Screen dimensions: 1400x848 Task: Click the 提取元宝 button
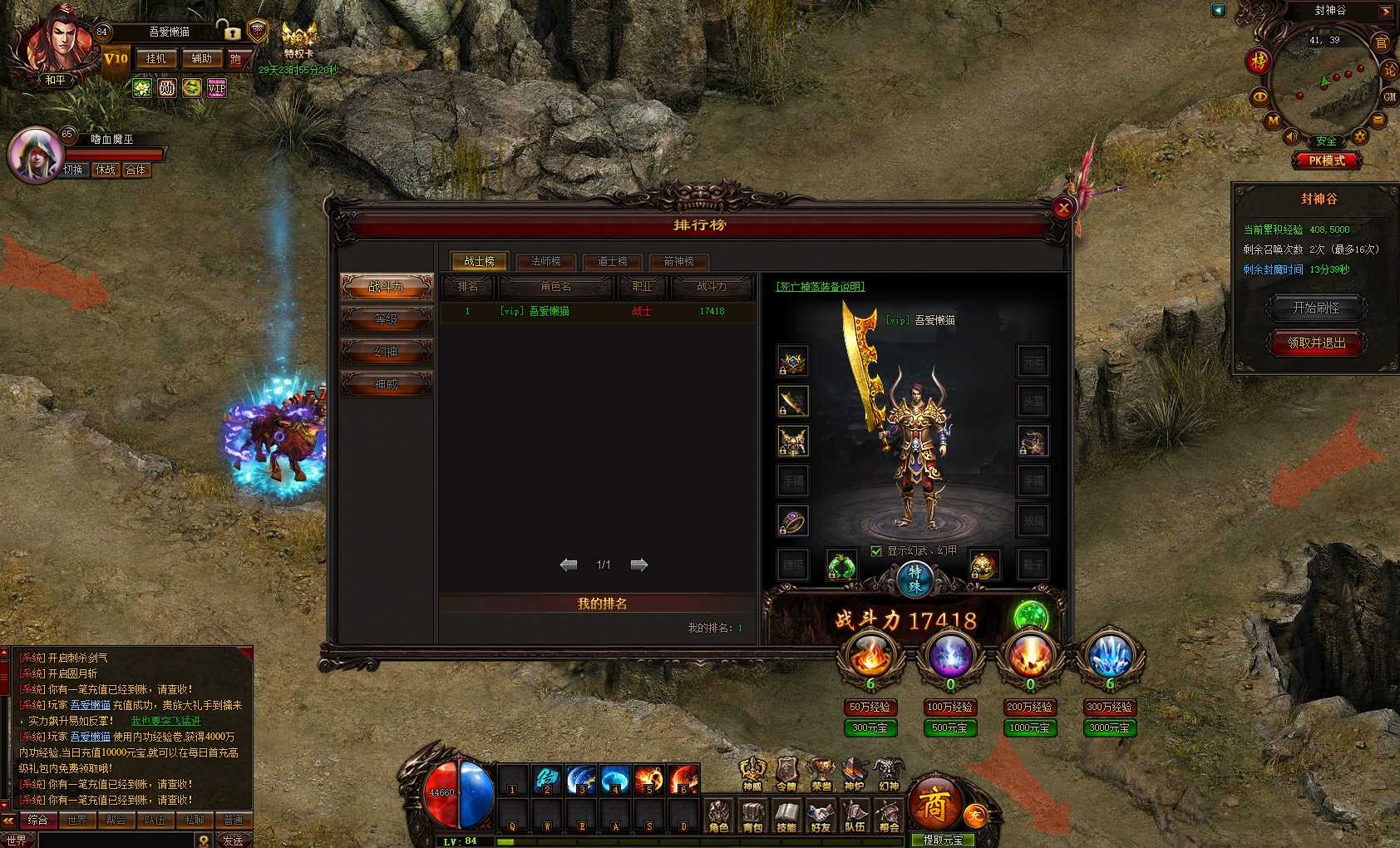coord(942,840)
